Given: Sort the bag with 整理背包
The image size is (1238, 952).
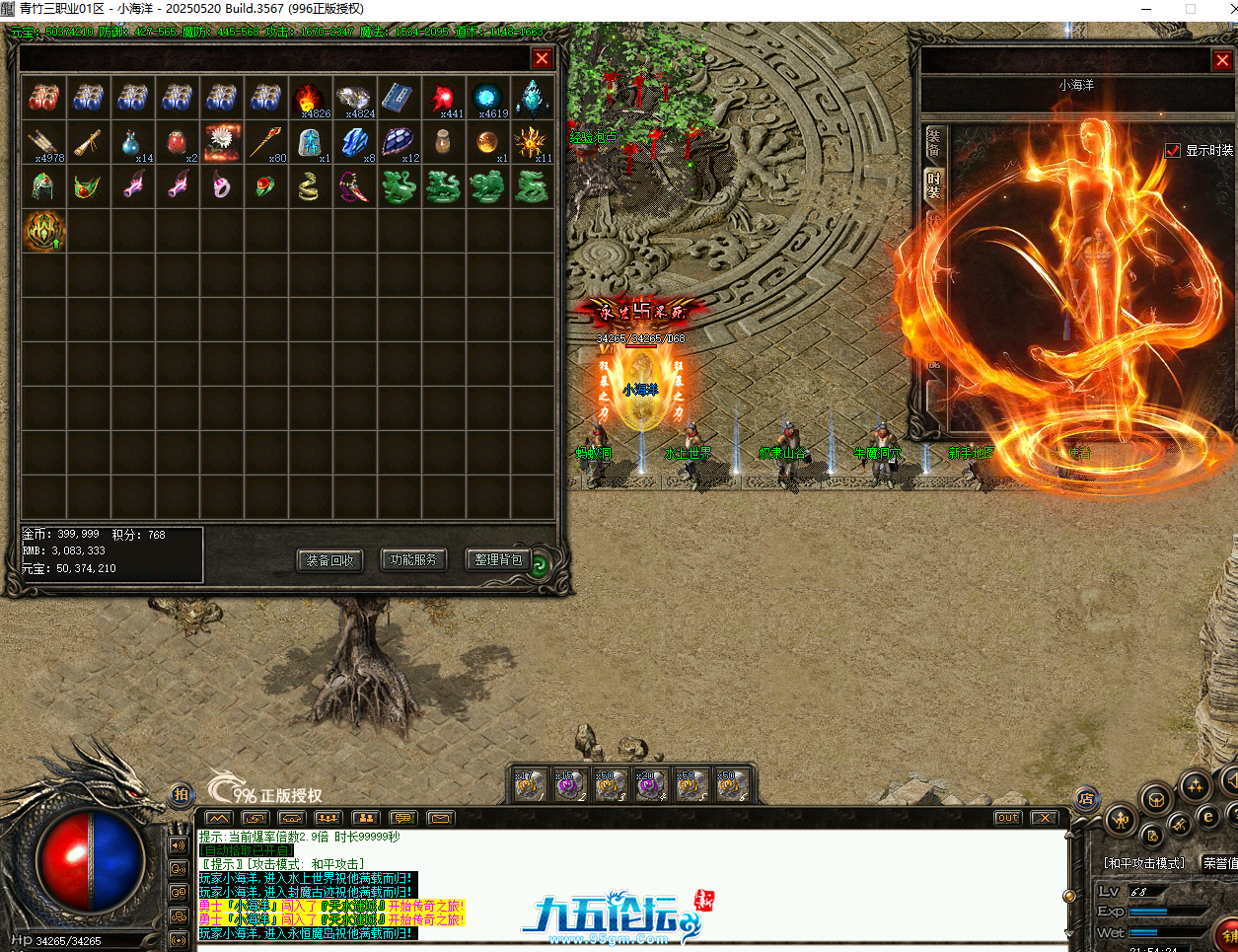Looking at the screenshot, I should pos(498,560).
